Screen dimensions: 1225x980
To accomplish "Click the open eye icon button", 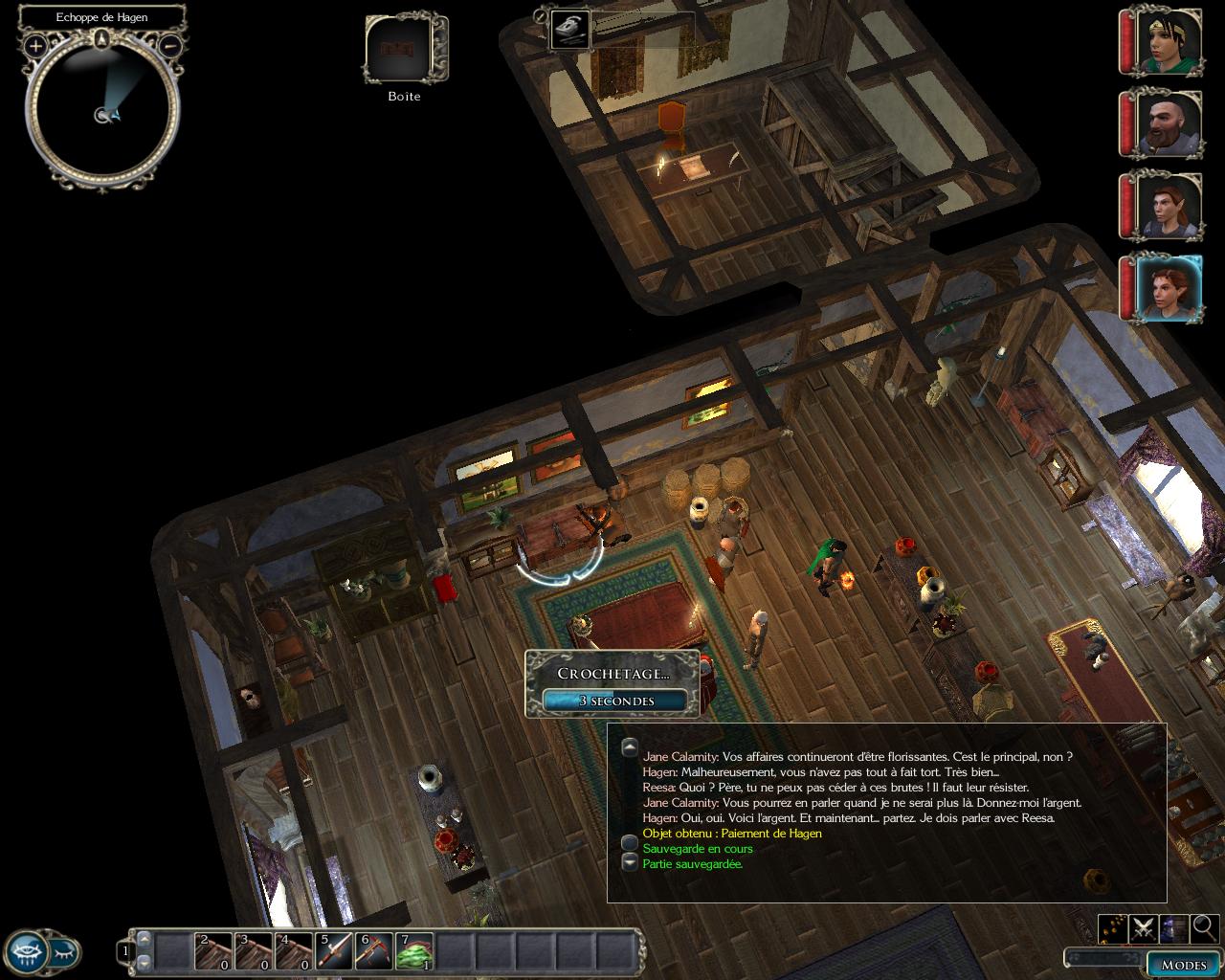I will click(28, 951).
